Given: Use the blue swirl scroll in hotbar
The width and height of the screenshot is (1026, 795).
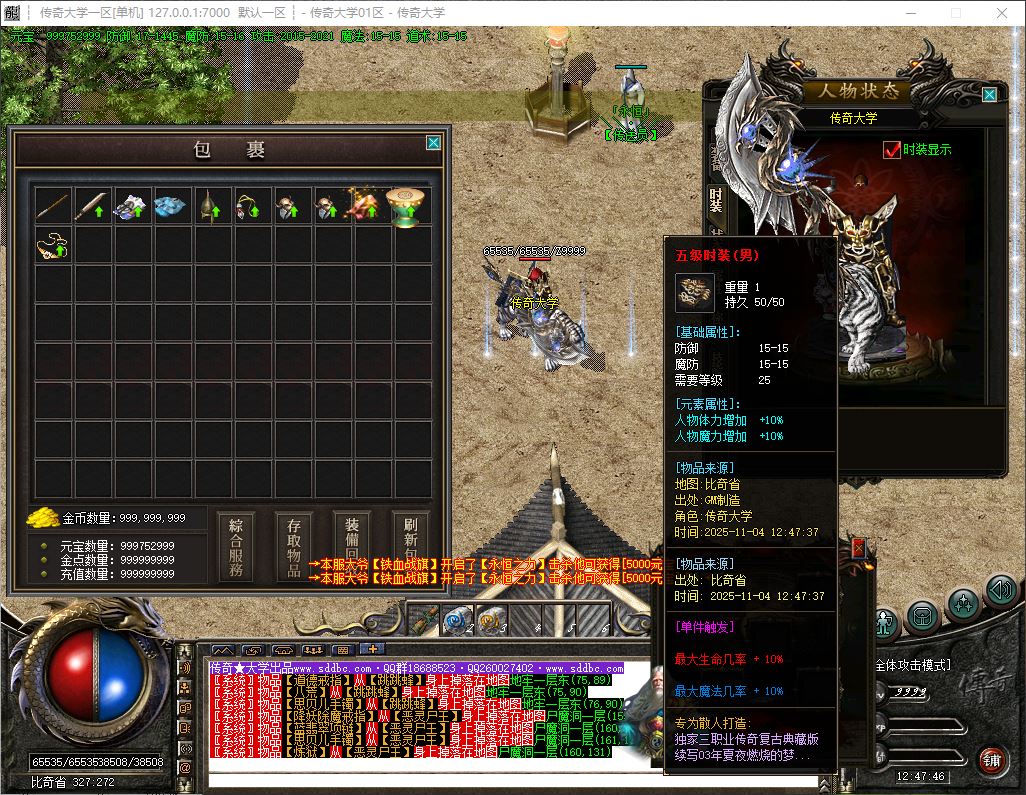Looking at the screenshot, I should pos(456,620).
